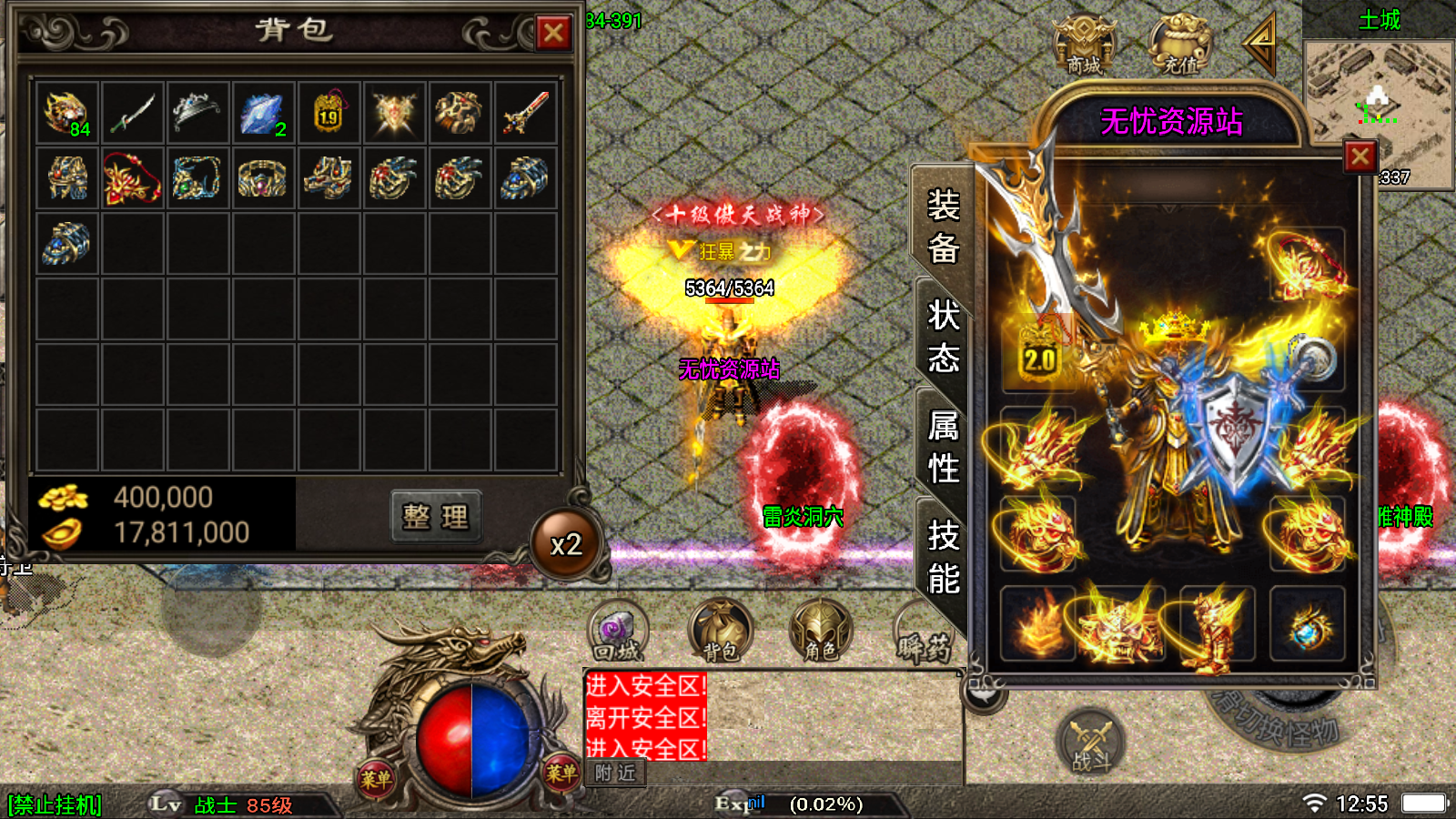Select the 附近 nearby chat tab

point(615,773)
